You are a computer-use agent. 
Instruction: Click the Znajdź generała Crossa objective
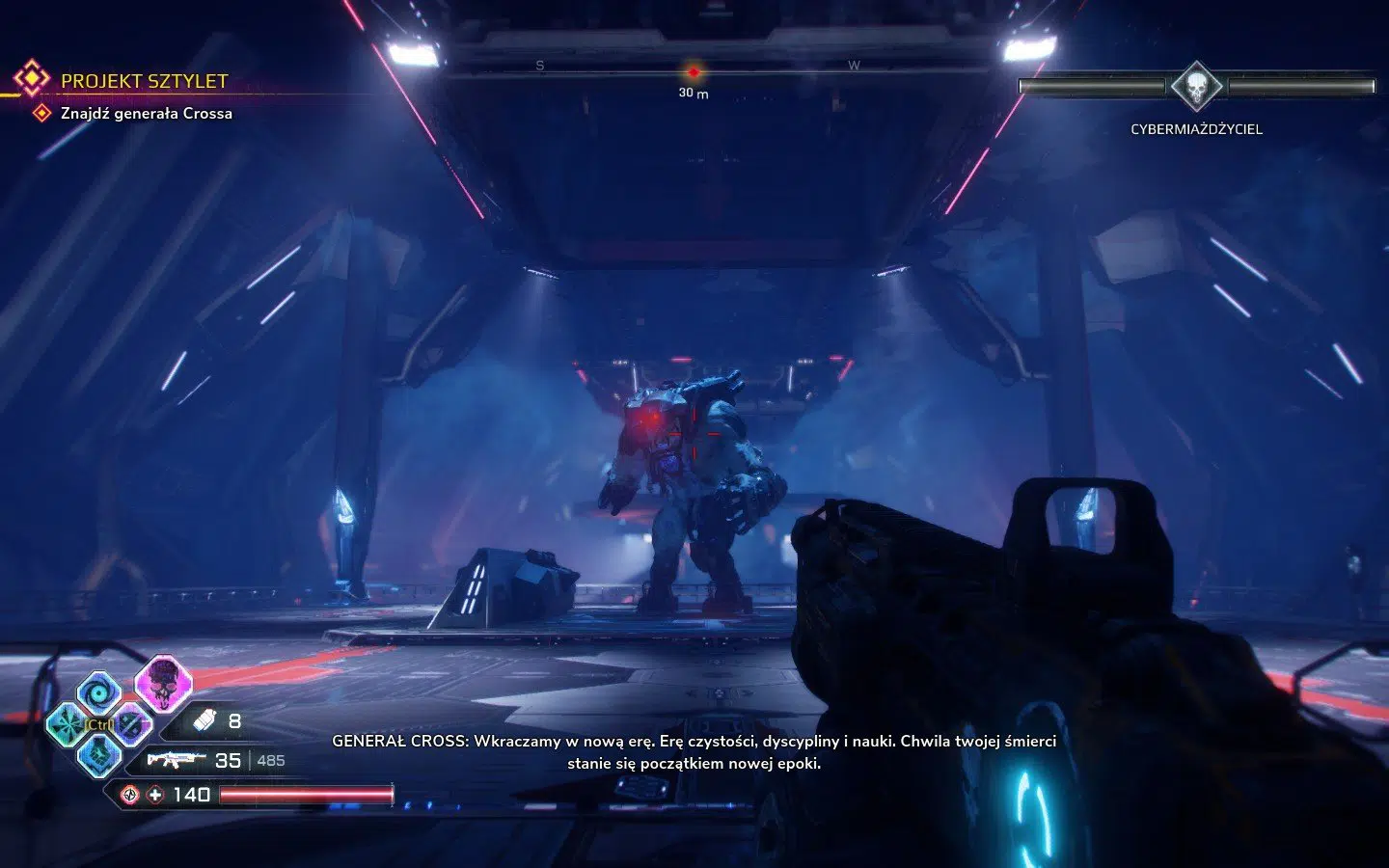[146, 114]
